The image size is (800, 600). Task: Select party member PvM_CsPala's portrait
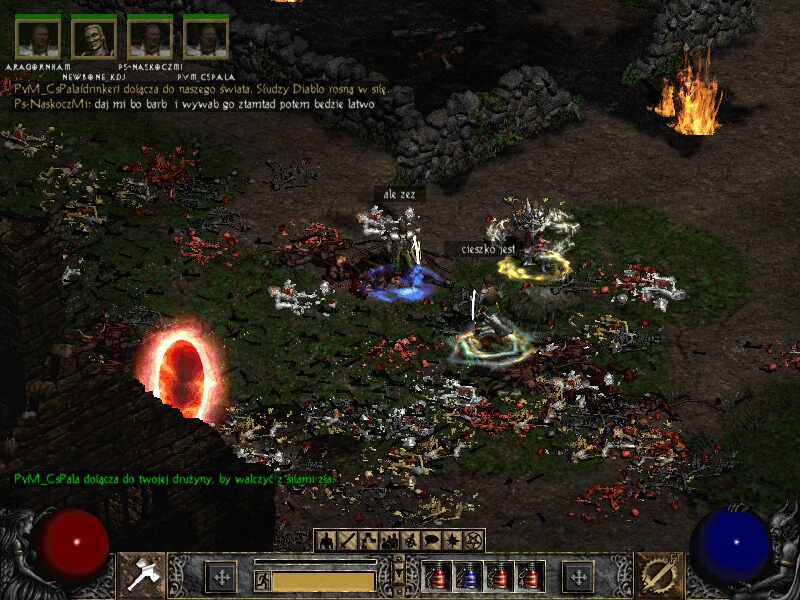click(x=206, y=38)
